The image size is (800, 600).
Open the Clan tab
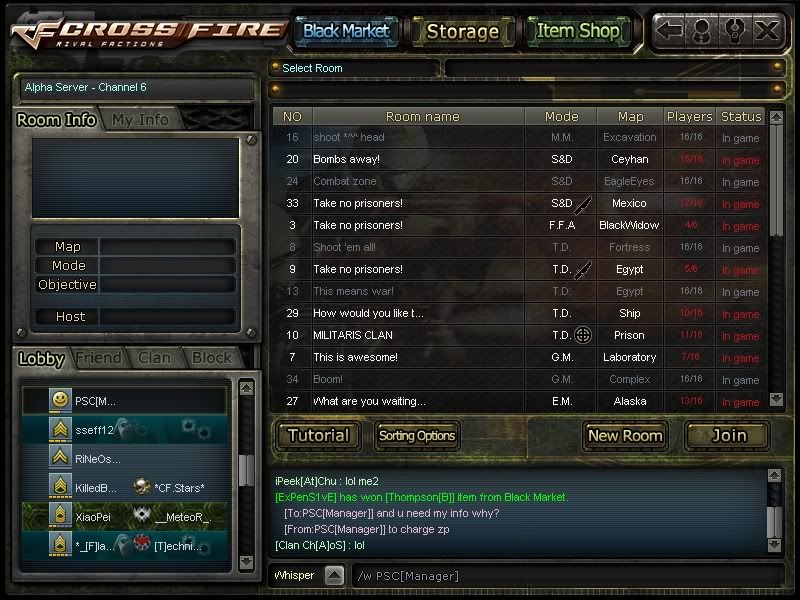[x=154, y=357]
